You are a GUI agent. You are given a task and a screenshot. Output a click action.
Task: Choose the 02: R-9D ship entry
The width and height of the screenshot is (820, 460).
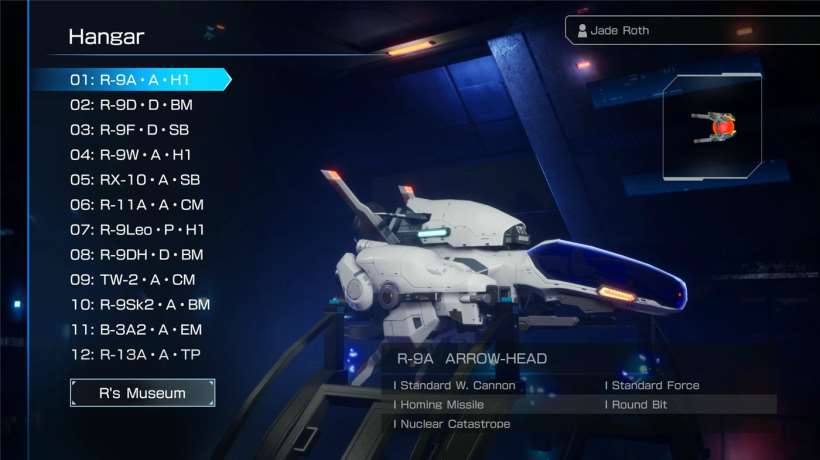point(131,105)
